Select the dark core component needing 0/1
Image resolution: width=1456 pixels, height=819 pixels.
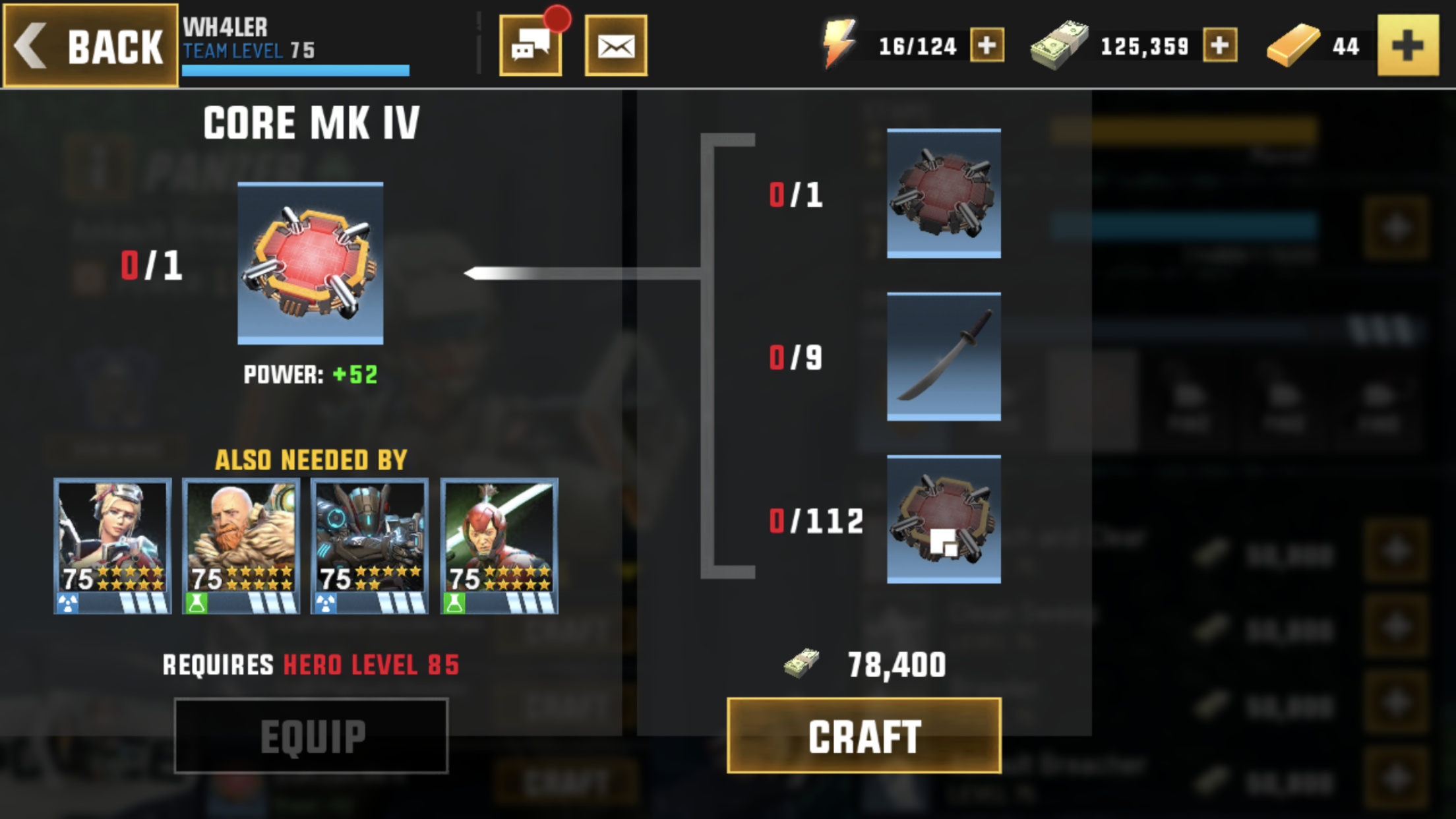click(x=944, y=193)
